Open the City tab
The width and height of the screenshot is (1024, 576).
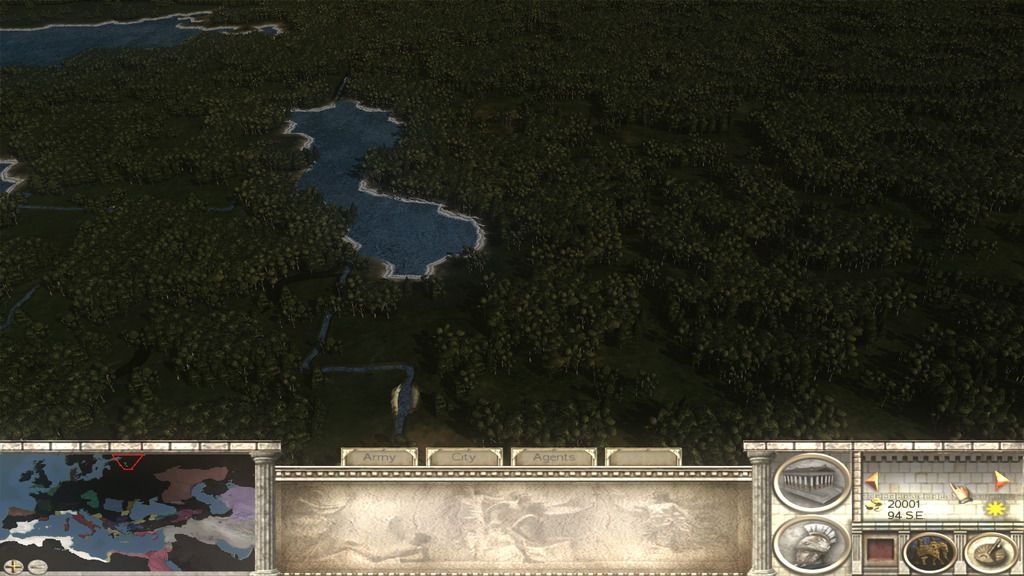[464, 457]
